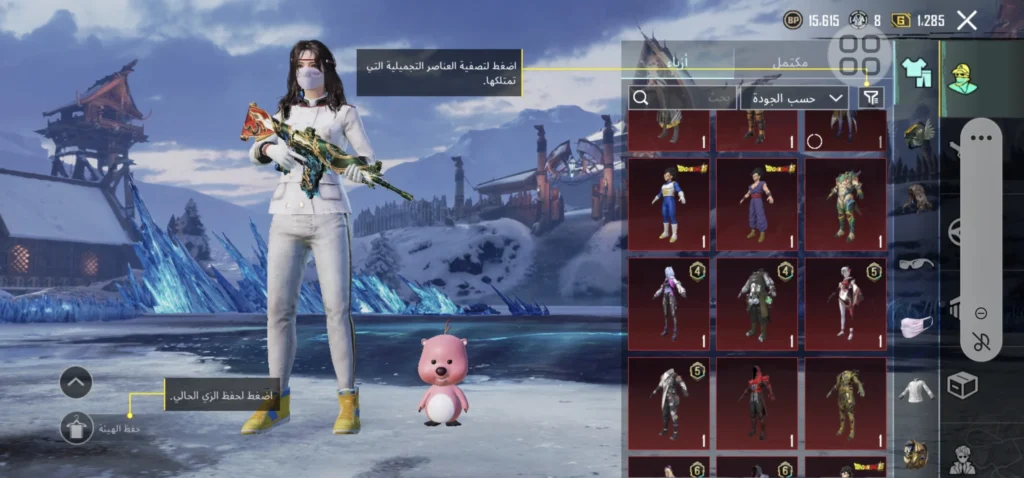
Task: Open the shirt and pants clothing category
Action: point(915,71)
